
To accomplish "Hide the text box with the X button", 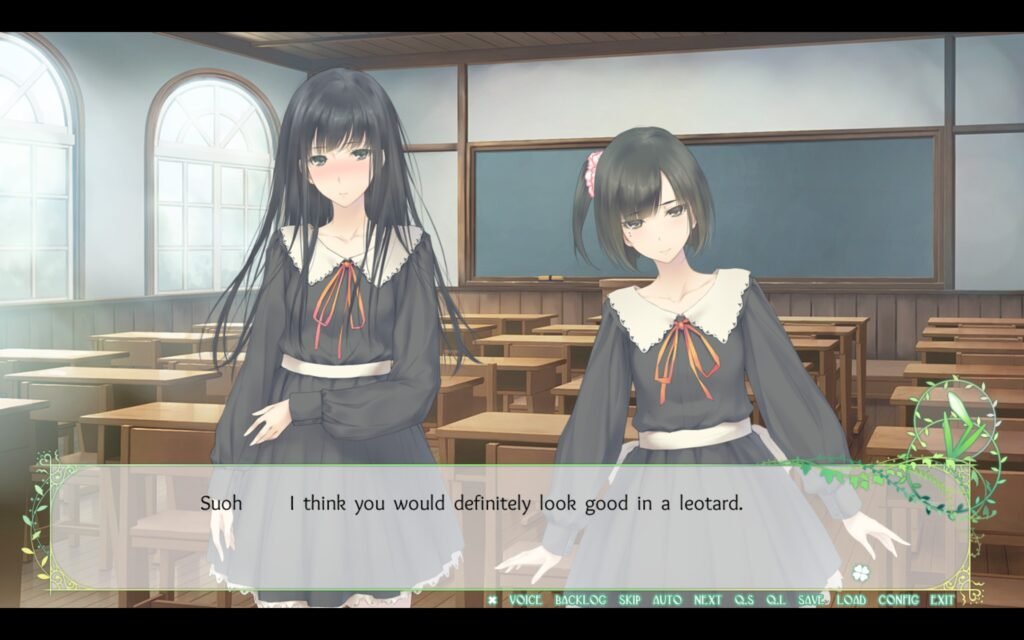I will click(492, 600).
